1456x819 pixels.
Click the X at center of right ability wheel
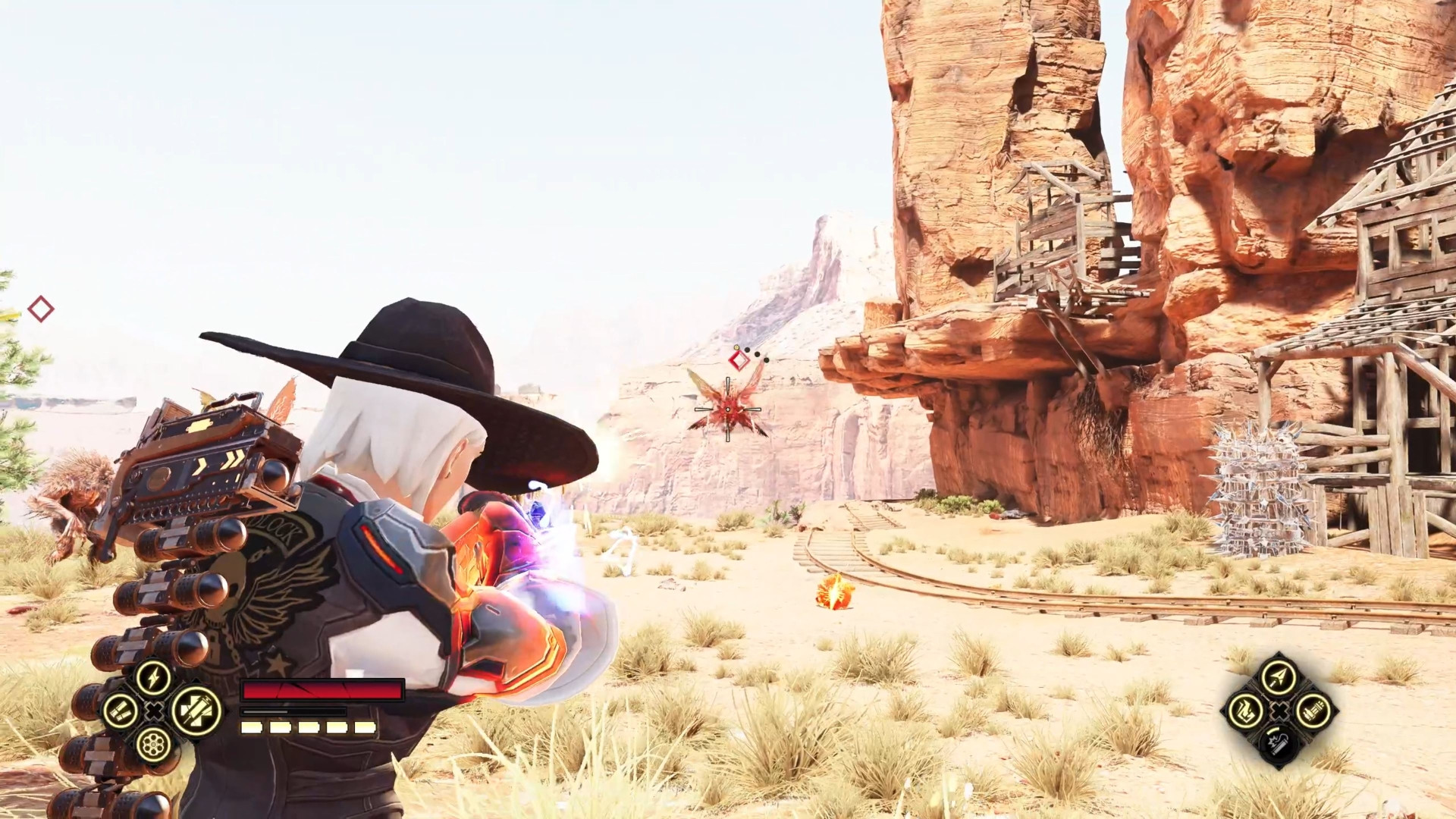point(1279,711)
